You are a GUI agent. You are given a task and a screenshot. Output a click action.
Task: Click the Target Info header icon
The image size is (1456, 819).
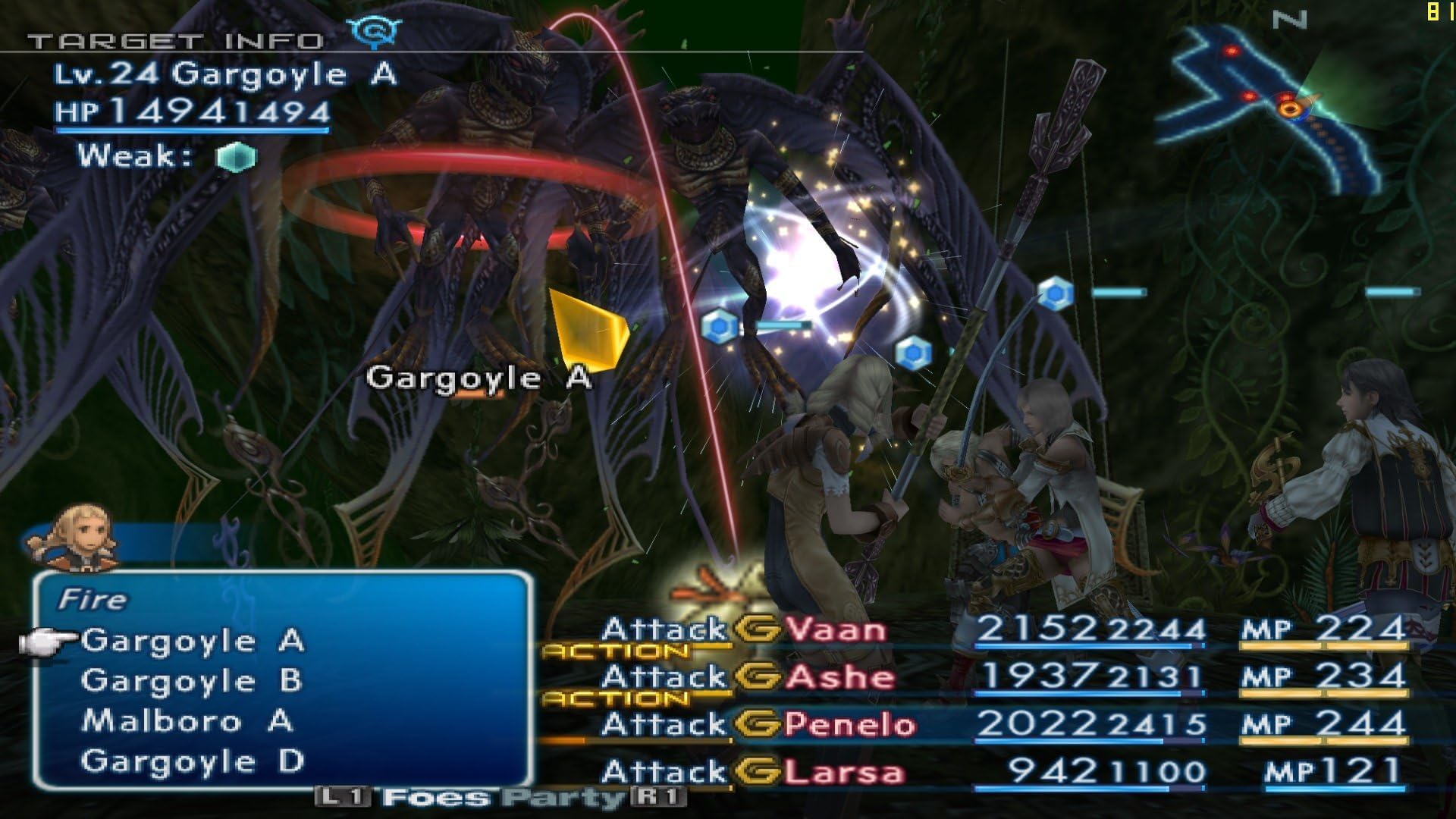coord(374,32)
